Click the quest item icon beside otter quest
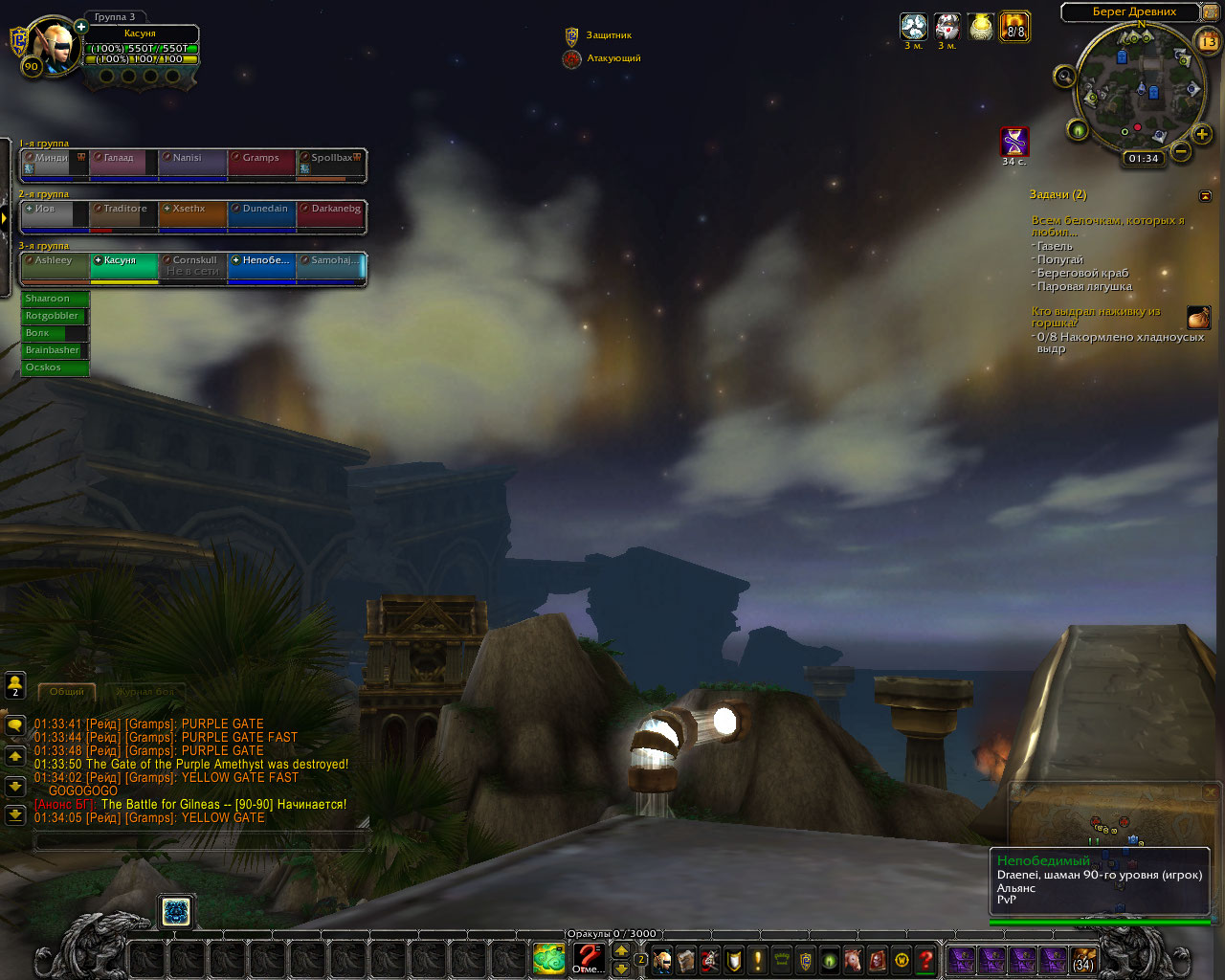Screen dimensions: 1225x980 coord(1198,318)
